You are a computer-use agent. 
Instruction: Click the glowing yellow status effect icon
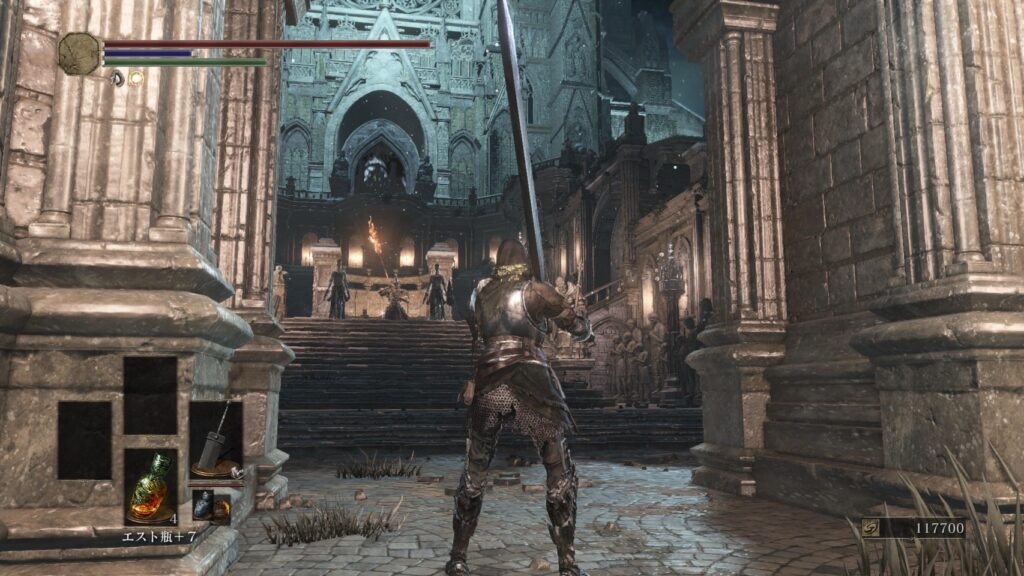136,77
